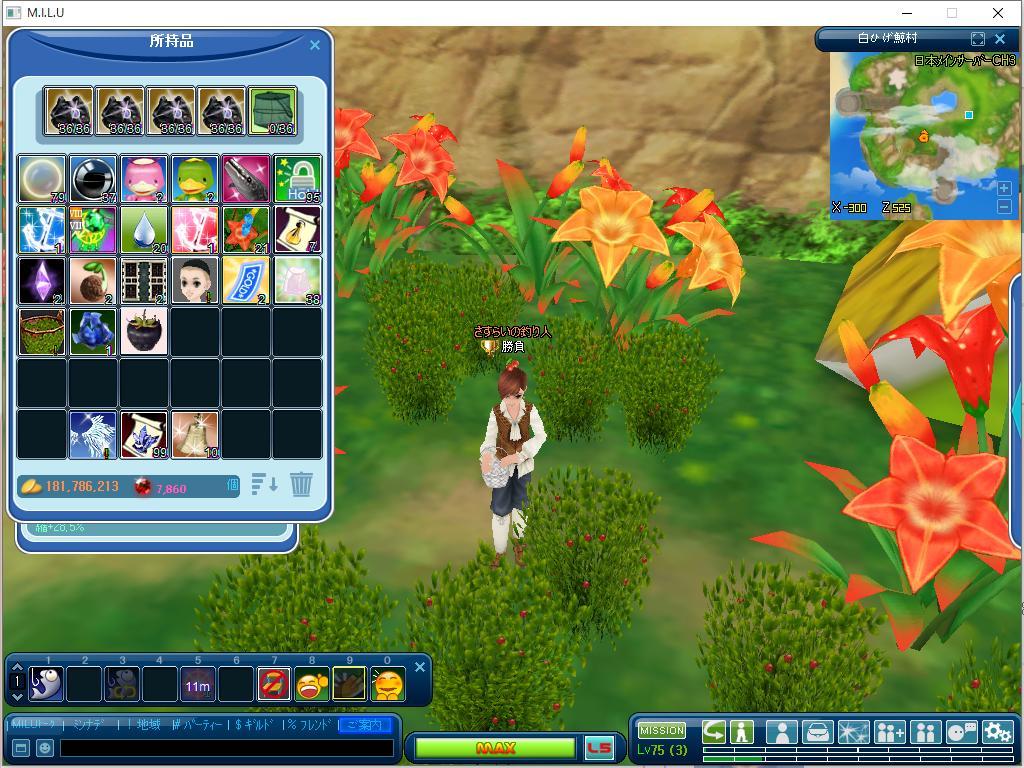Pick the purple crystal item
Viewport: 1024px width, 768px height.
[x=42, y=281]
